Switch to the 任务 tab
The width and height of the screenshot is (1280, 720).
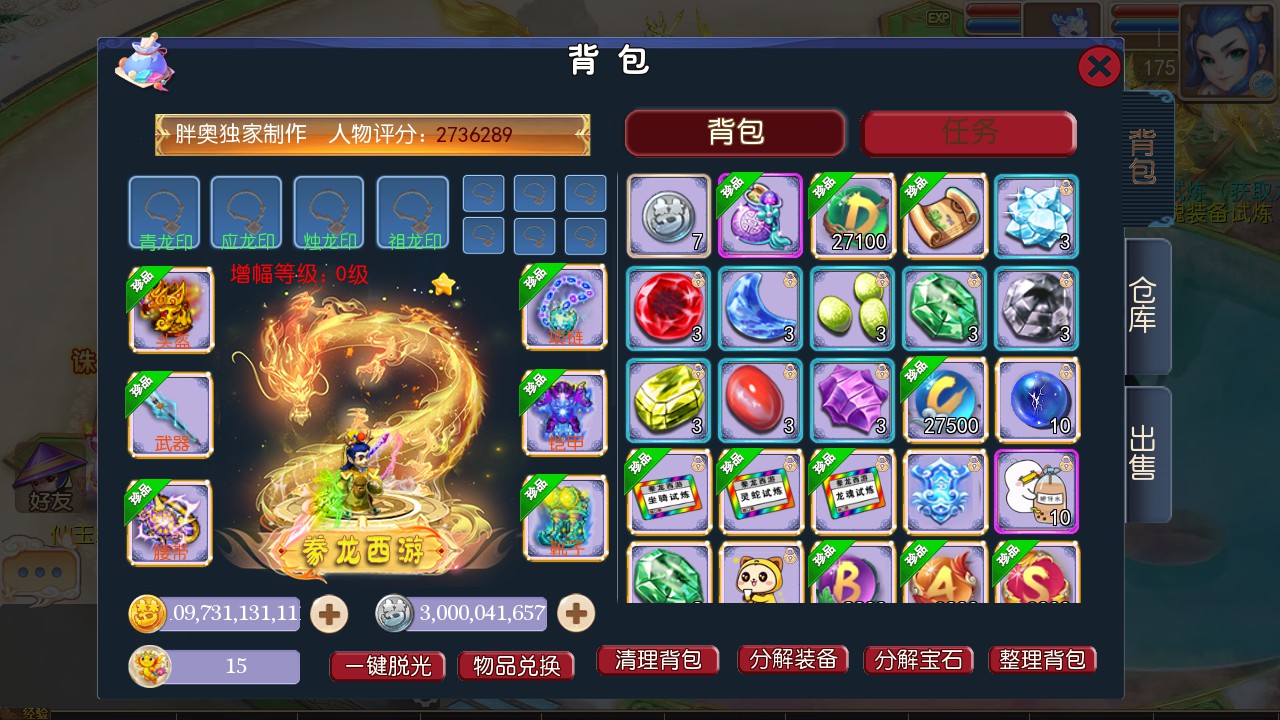(968, 132)
